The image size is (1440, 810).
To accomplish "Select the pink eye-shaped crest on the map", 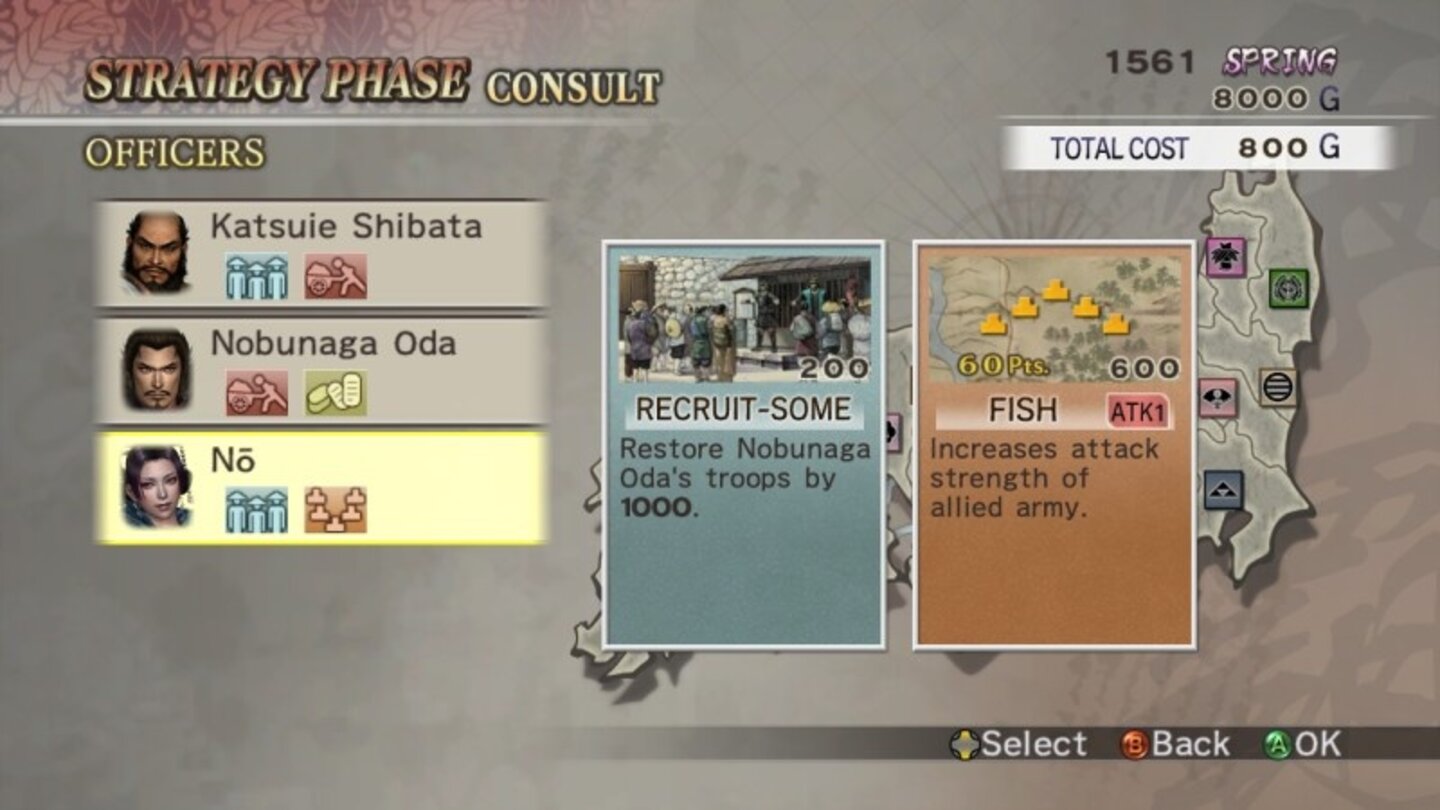I will pyautogui.click(x=1218, y=396).
